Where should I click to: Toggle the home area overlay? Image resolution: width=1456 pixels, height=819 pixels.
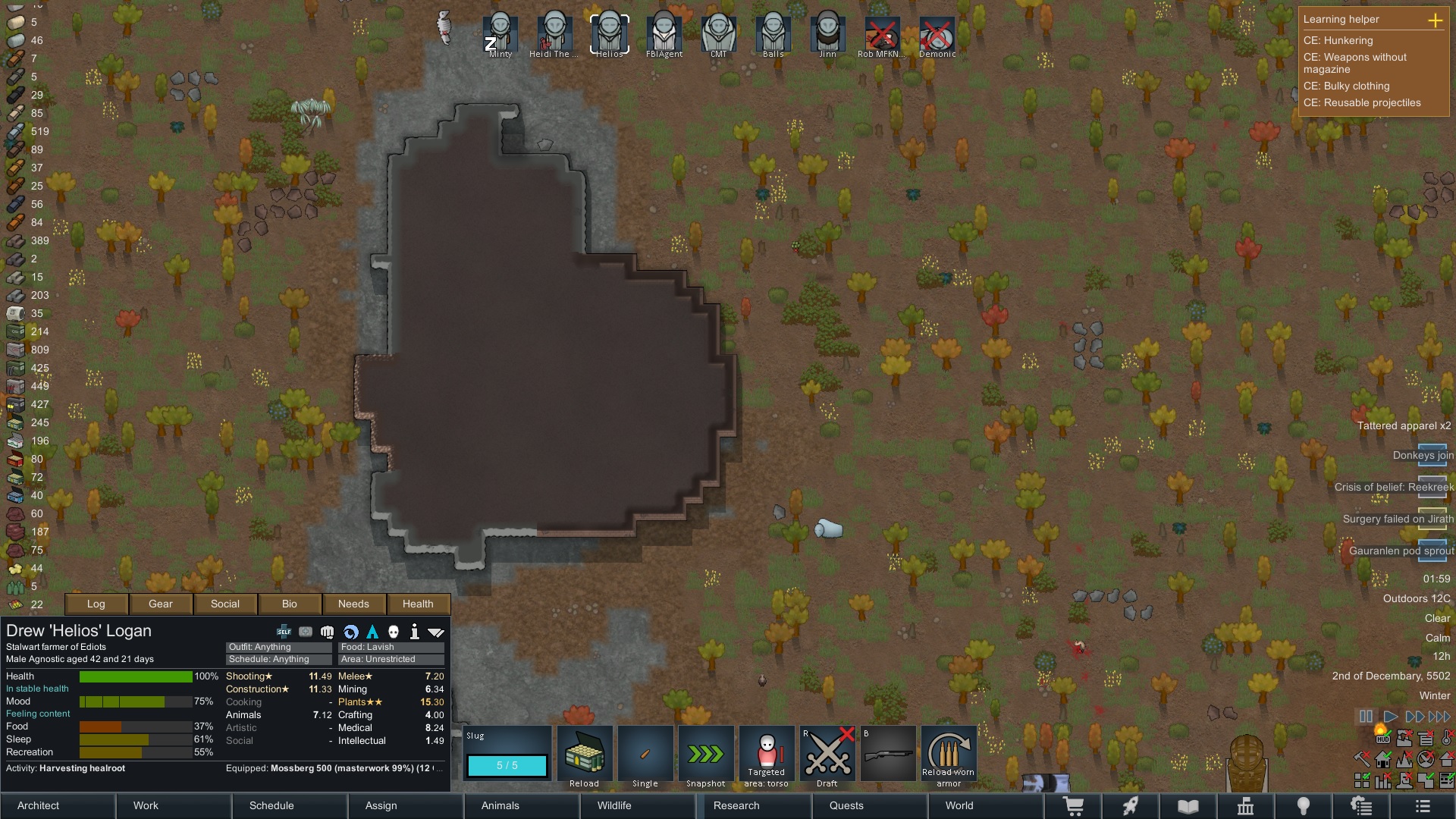point(1383,759)
